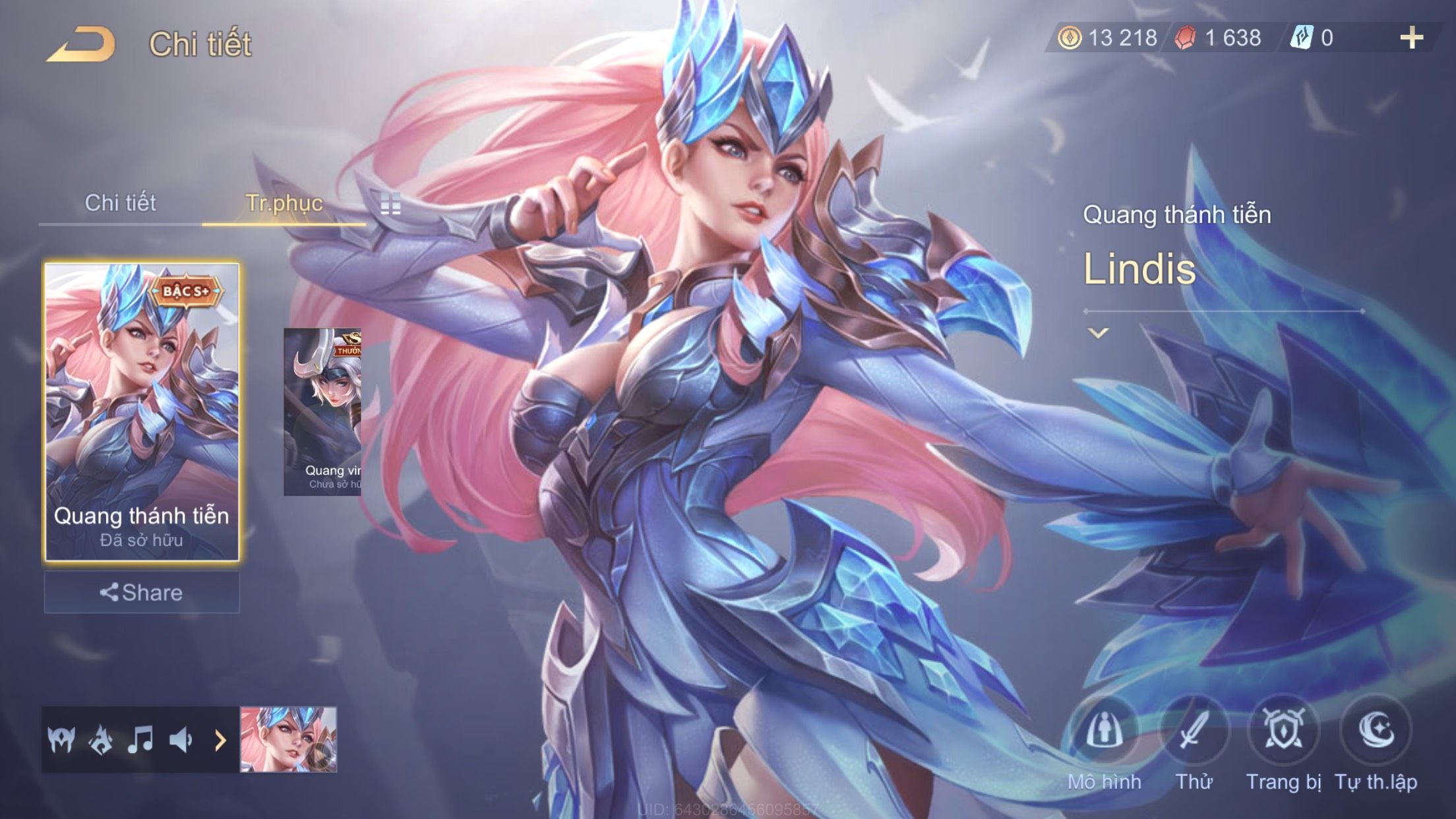This screenshot has width=1456, height=819.
Task: Choose the partially hidden second skin card
Action: pyautogui.click(x=322, y=411)
